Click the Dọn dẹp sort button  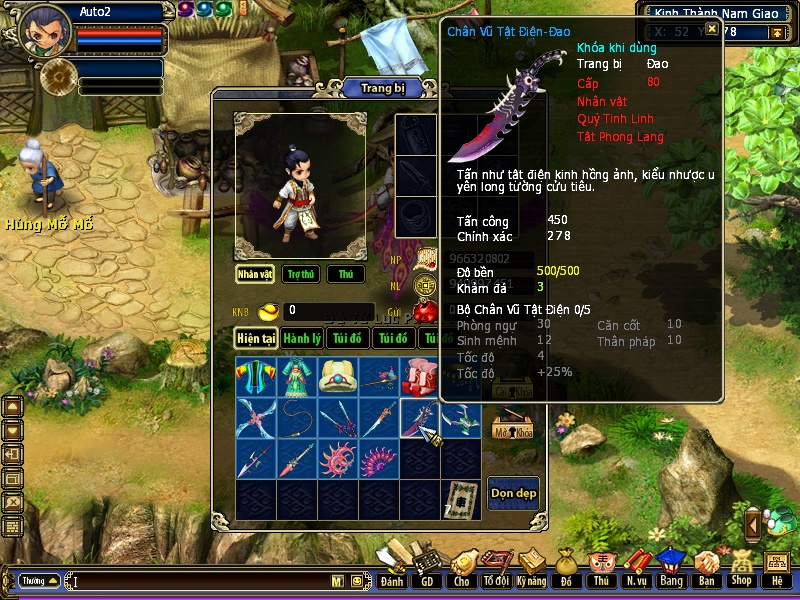pos(513,493)
